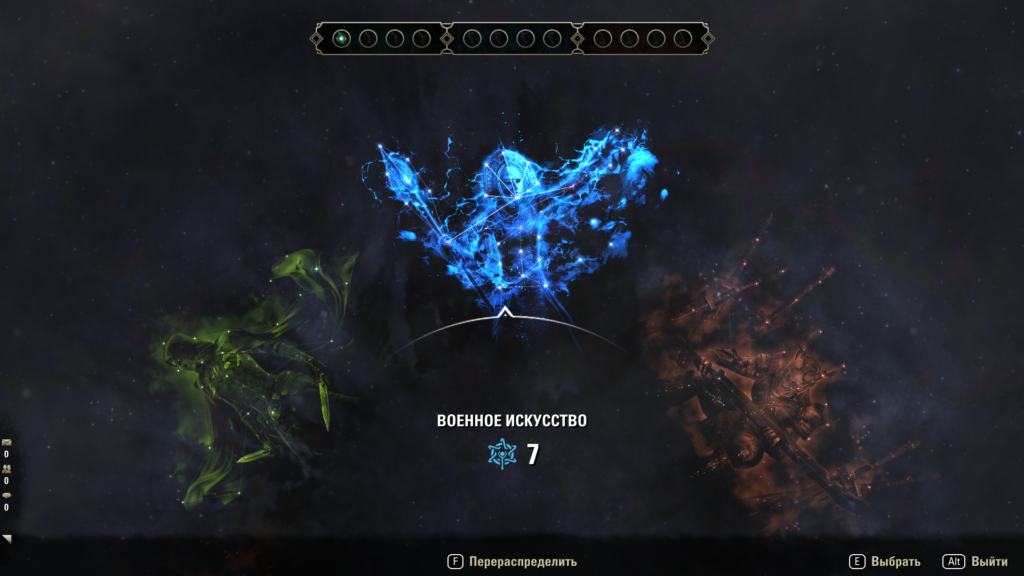Click the Перераспределить button
The height and width of the screenshot is (576, 1024).
click(512, 562)
